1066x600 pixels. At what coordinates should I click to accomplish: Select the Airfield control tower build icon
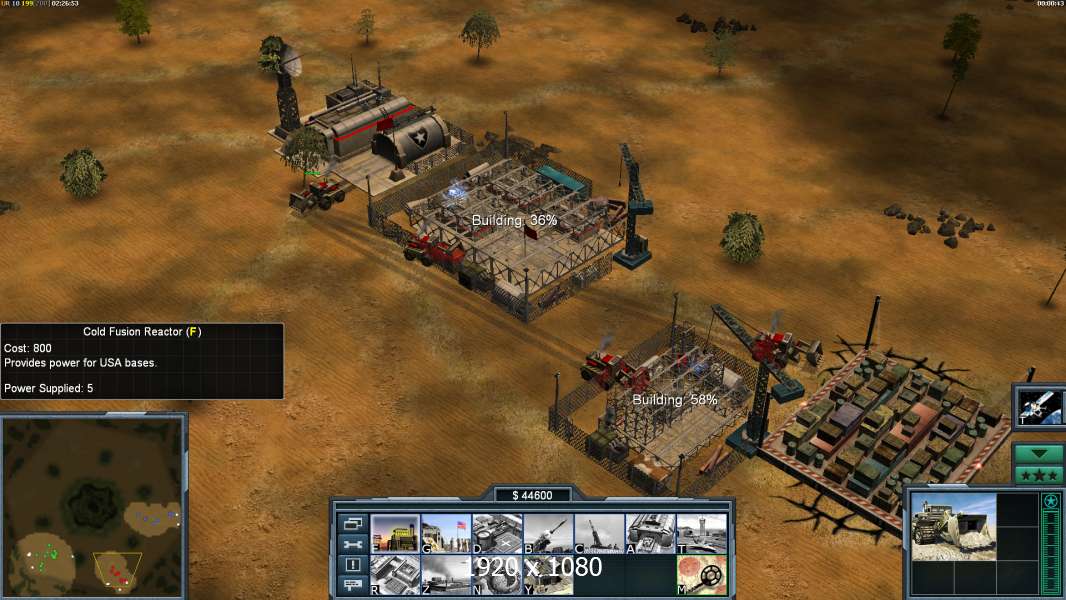click(x=701, y=534)
